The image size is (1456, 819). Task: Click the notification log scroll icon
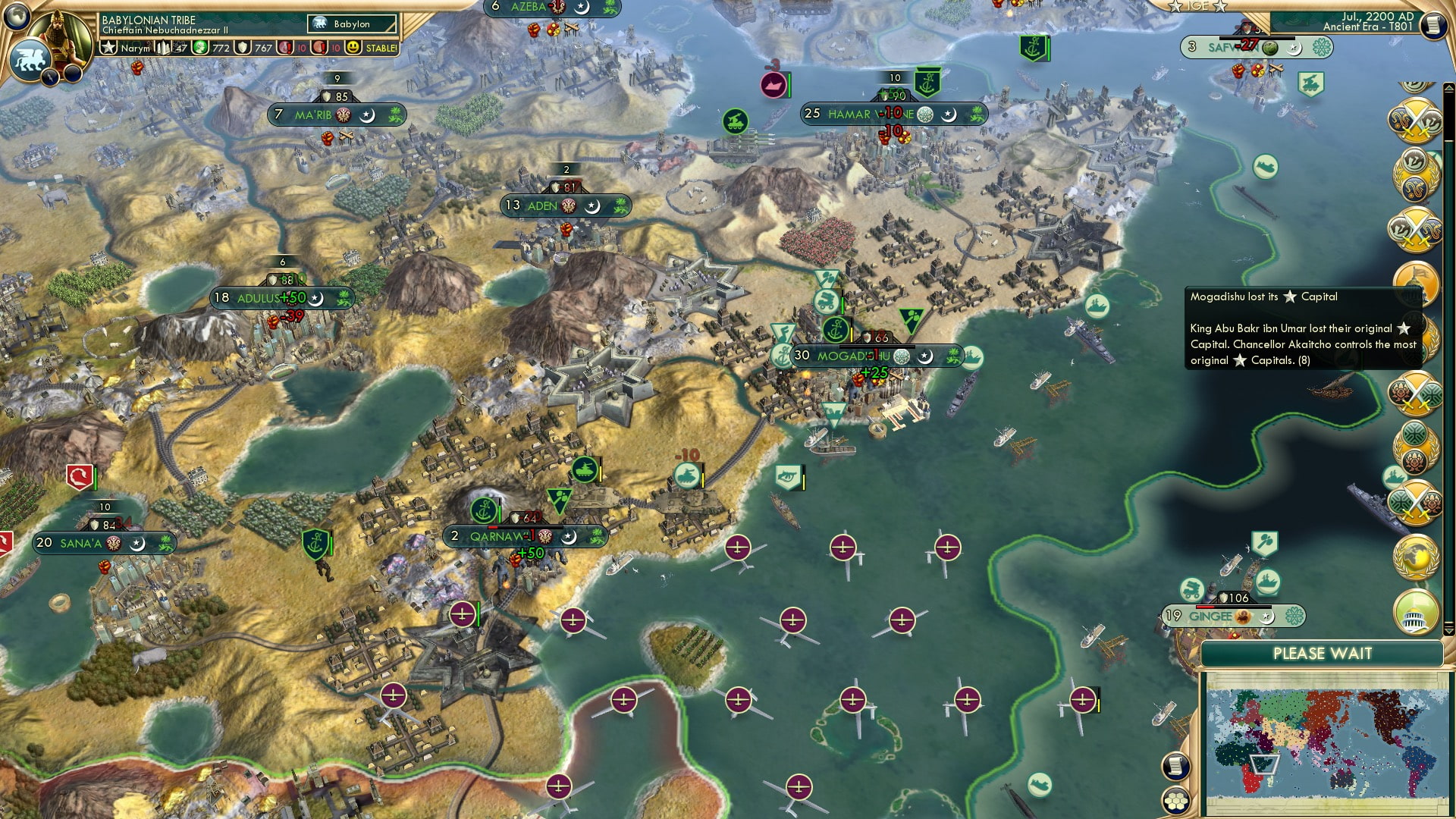coord(1176,764)
